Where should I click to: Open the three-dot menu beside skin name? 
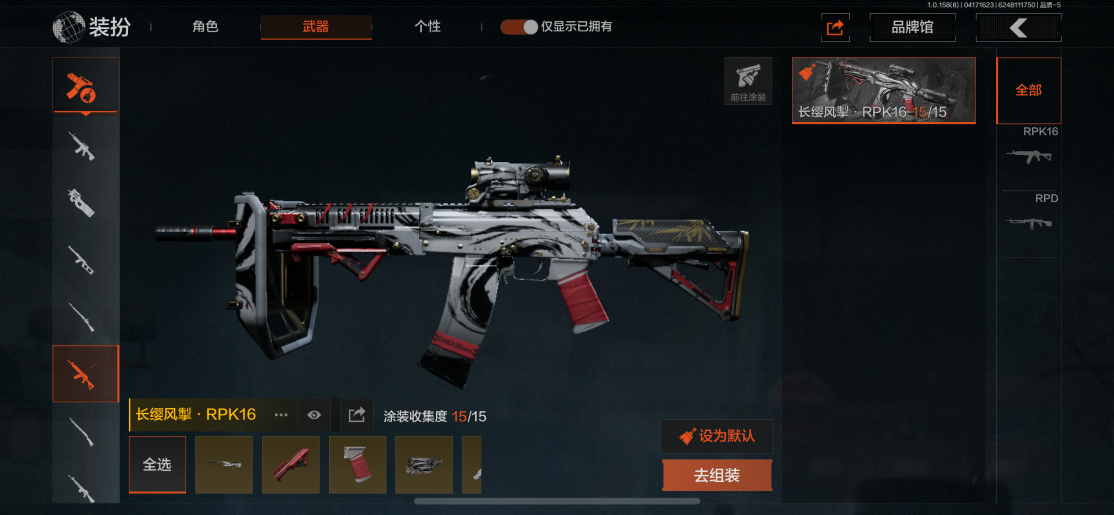pyautogui.click(x=281, y=415)
